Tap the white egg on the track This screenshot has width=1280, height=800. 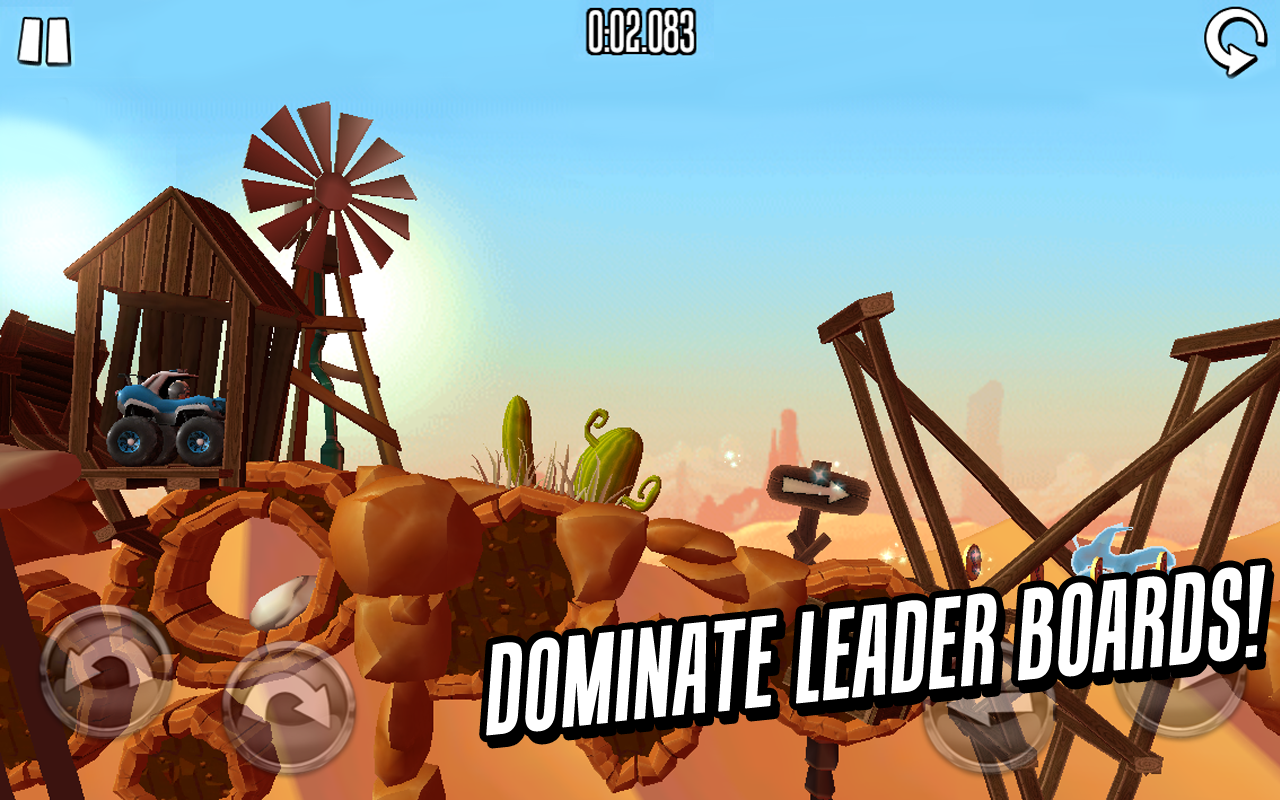(x=275, y=600)
